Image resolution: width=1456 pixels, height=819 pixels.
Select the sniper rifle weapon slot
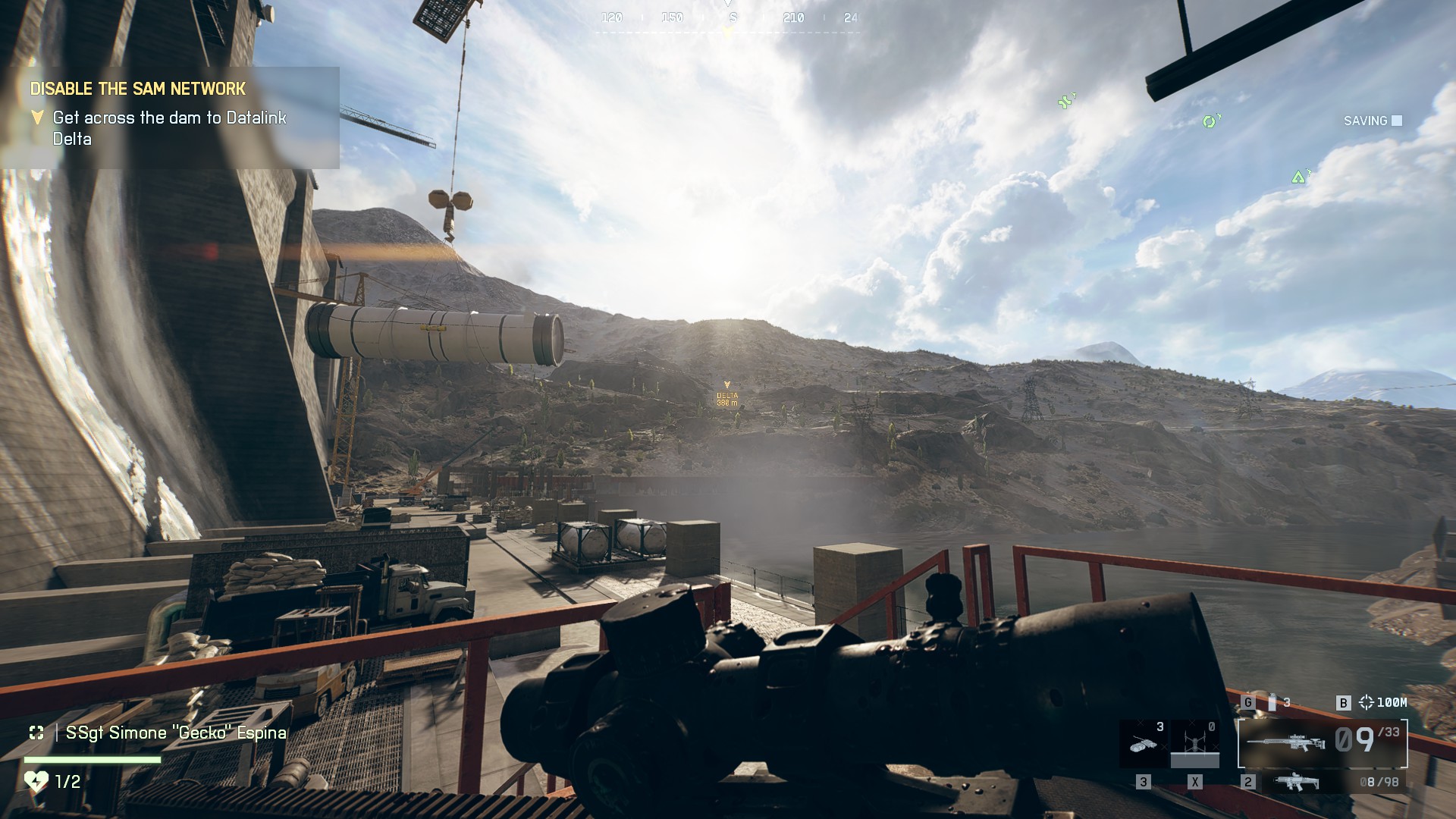(x=1323, y=742)
